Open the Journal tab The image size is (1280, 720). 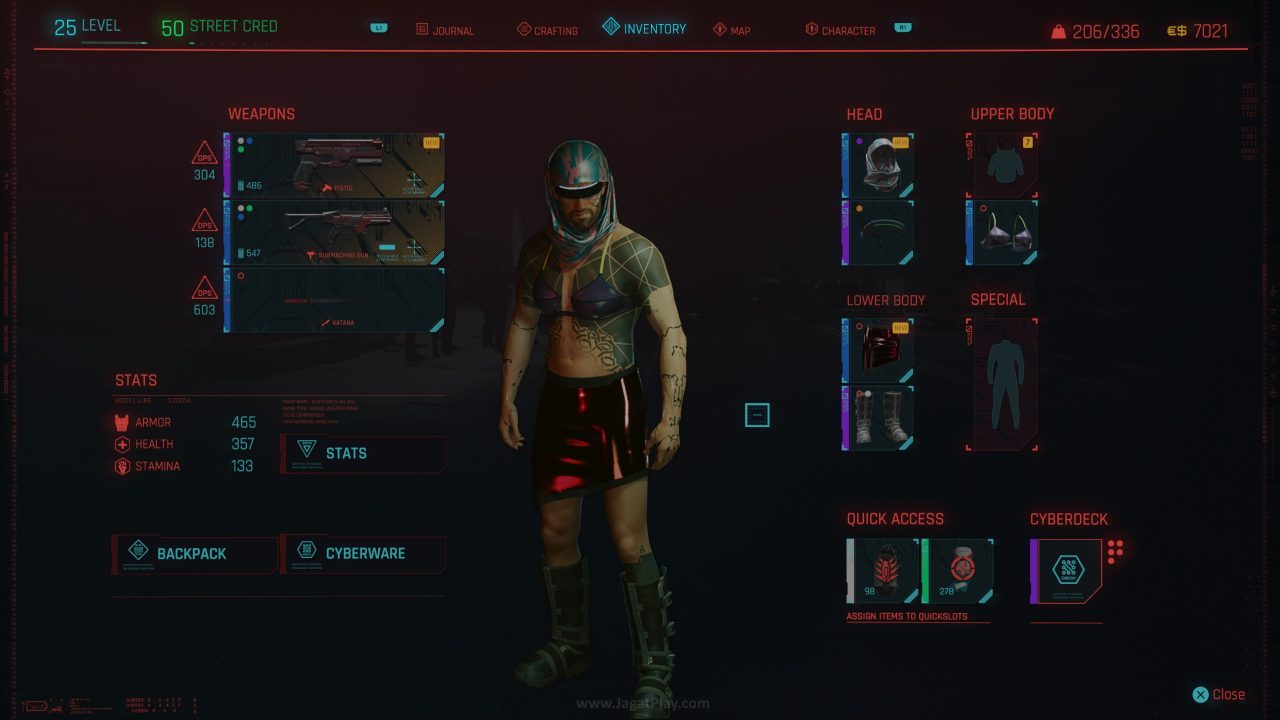click(x=445, y=30)
